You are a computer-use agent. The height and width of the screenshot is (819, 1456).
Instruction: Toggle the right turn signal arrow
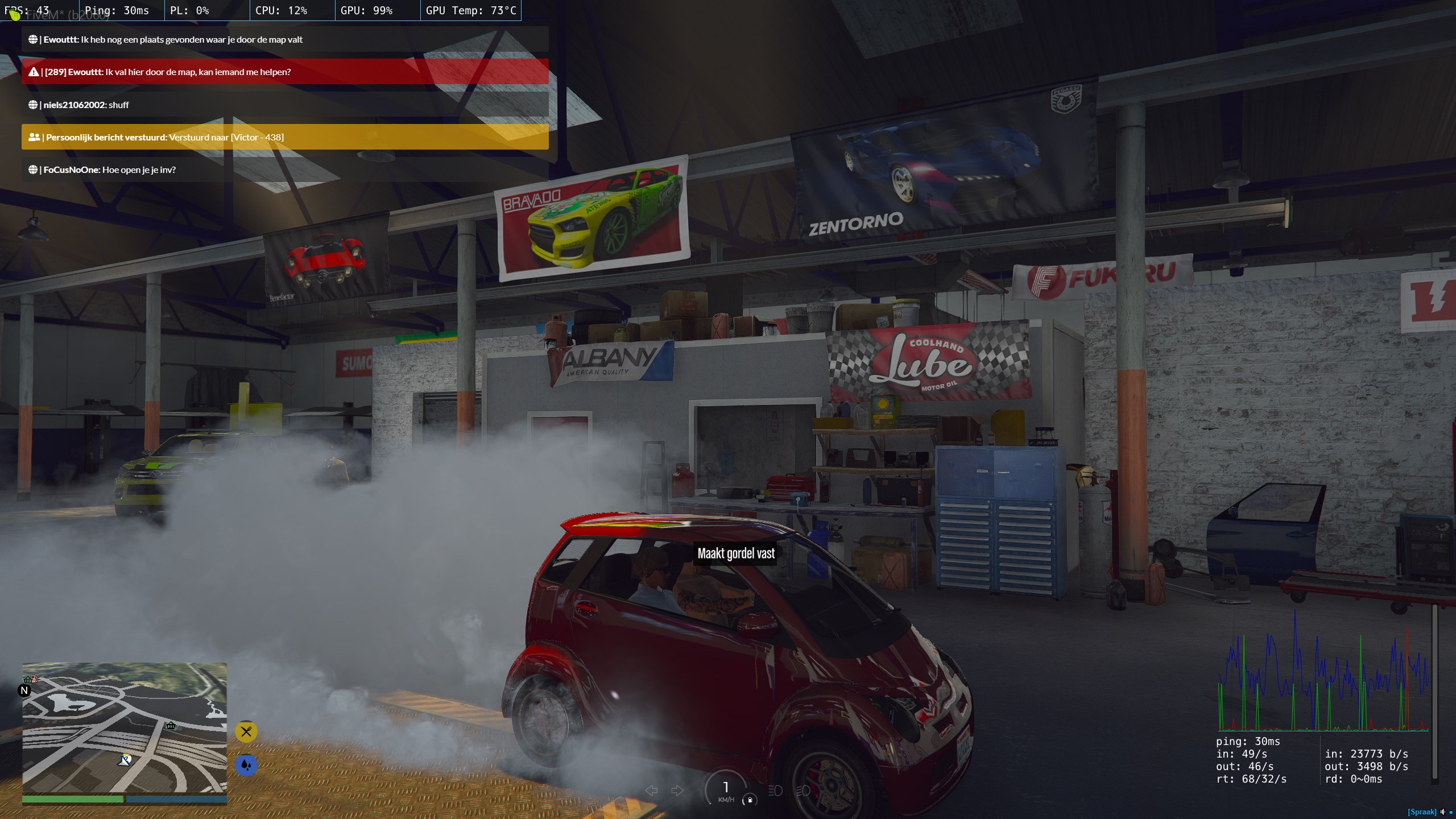coord(677,791)
